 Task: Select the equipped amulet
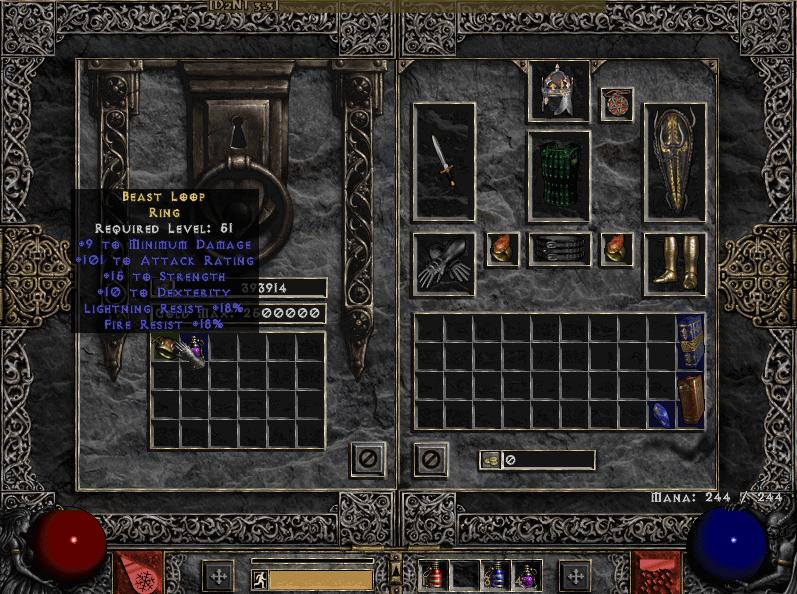[617, 104]
